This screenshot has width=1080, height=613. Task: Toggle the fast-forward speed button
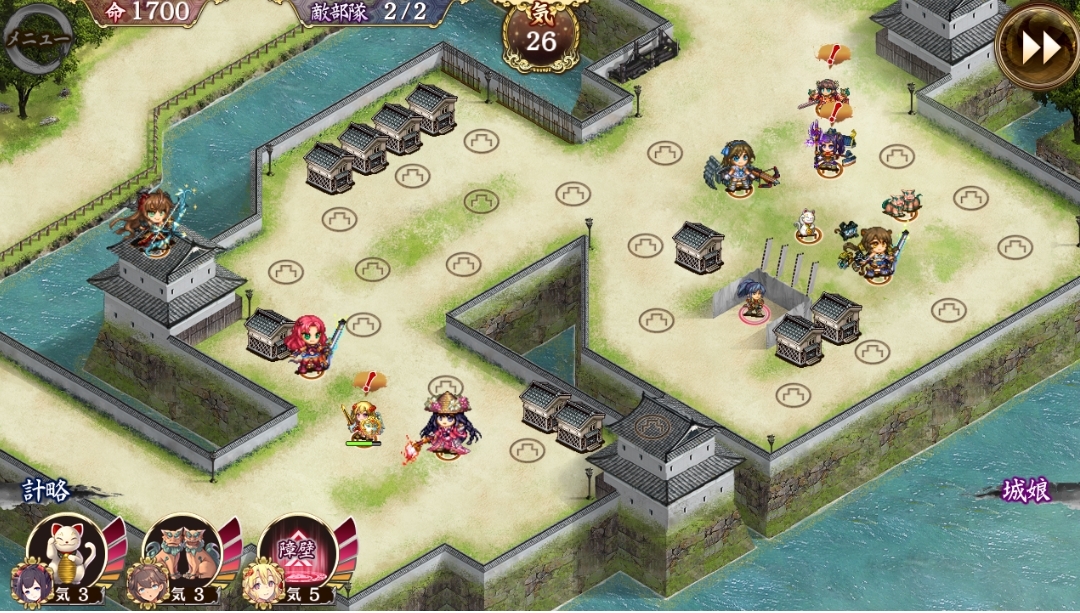1038,46
